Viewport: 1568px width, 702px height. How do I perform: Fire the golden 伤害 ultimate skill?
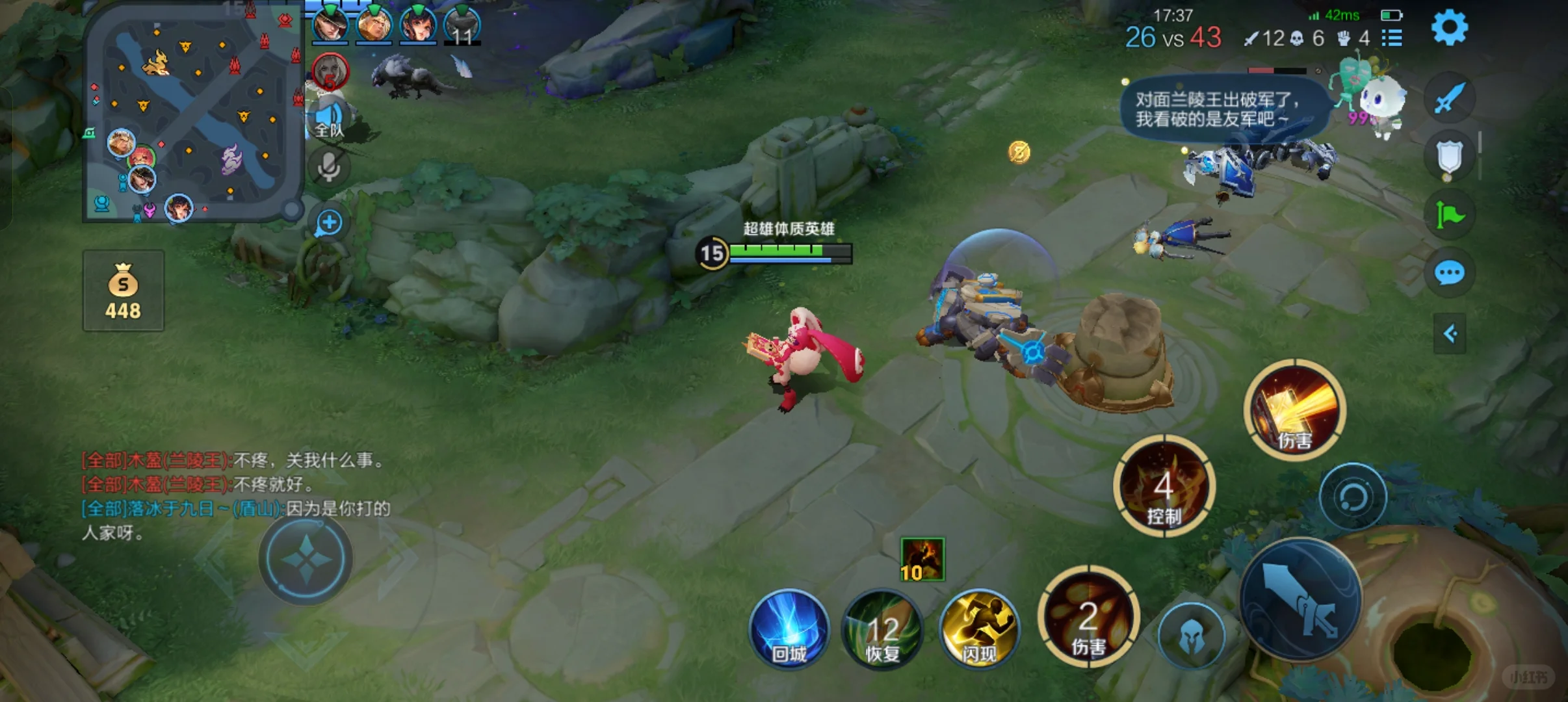[1295, 409]
